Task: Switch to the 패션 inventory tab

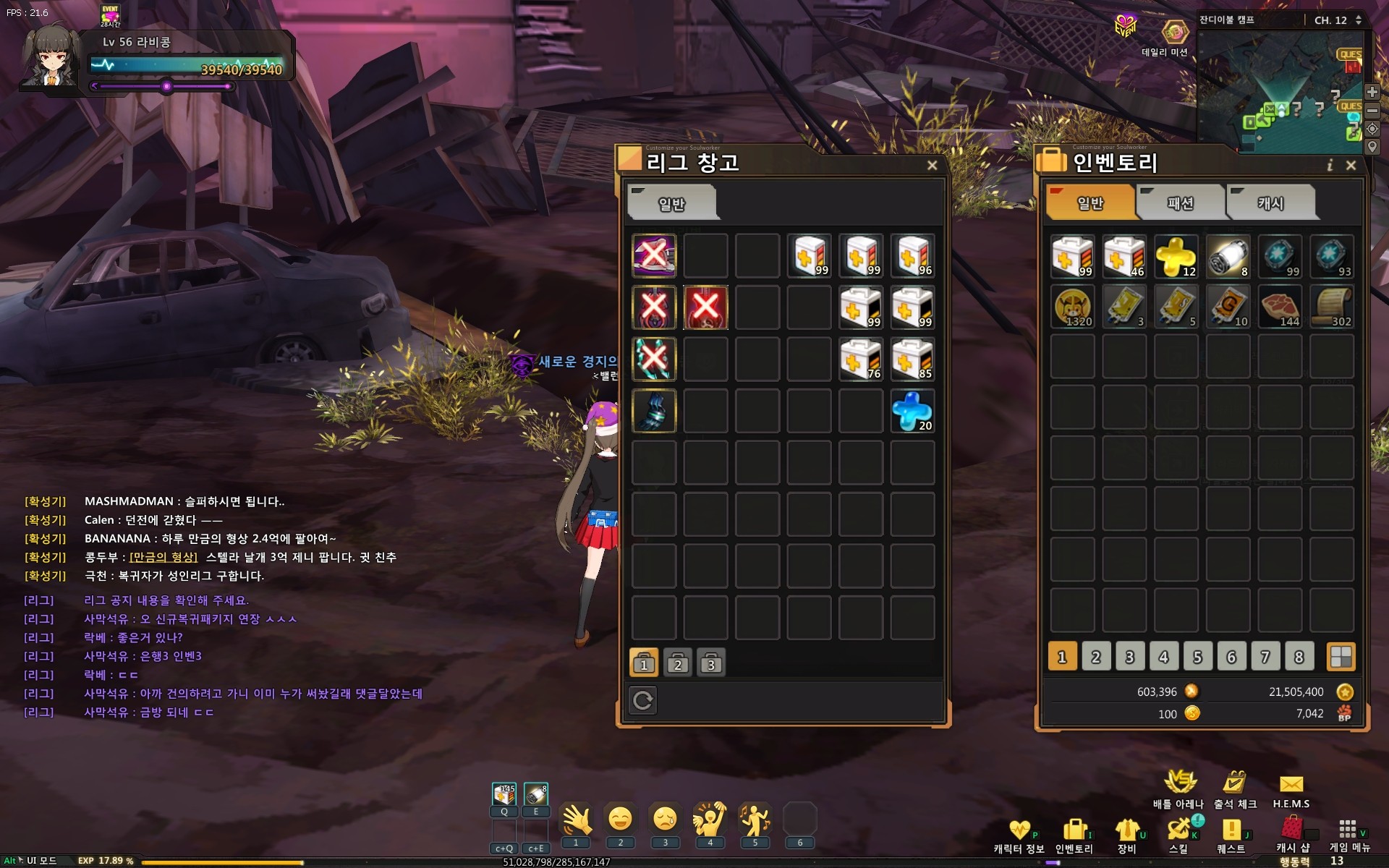Action: [1180, 203]
